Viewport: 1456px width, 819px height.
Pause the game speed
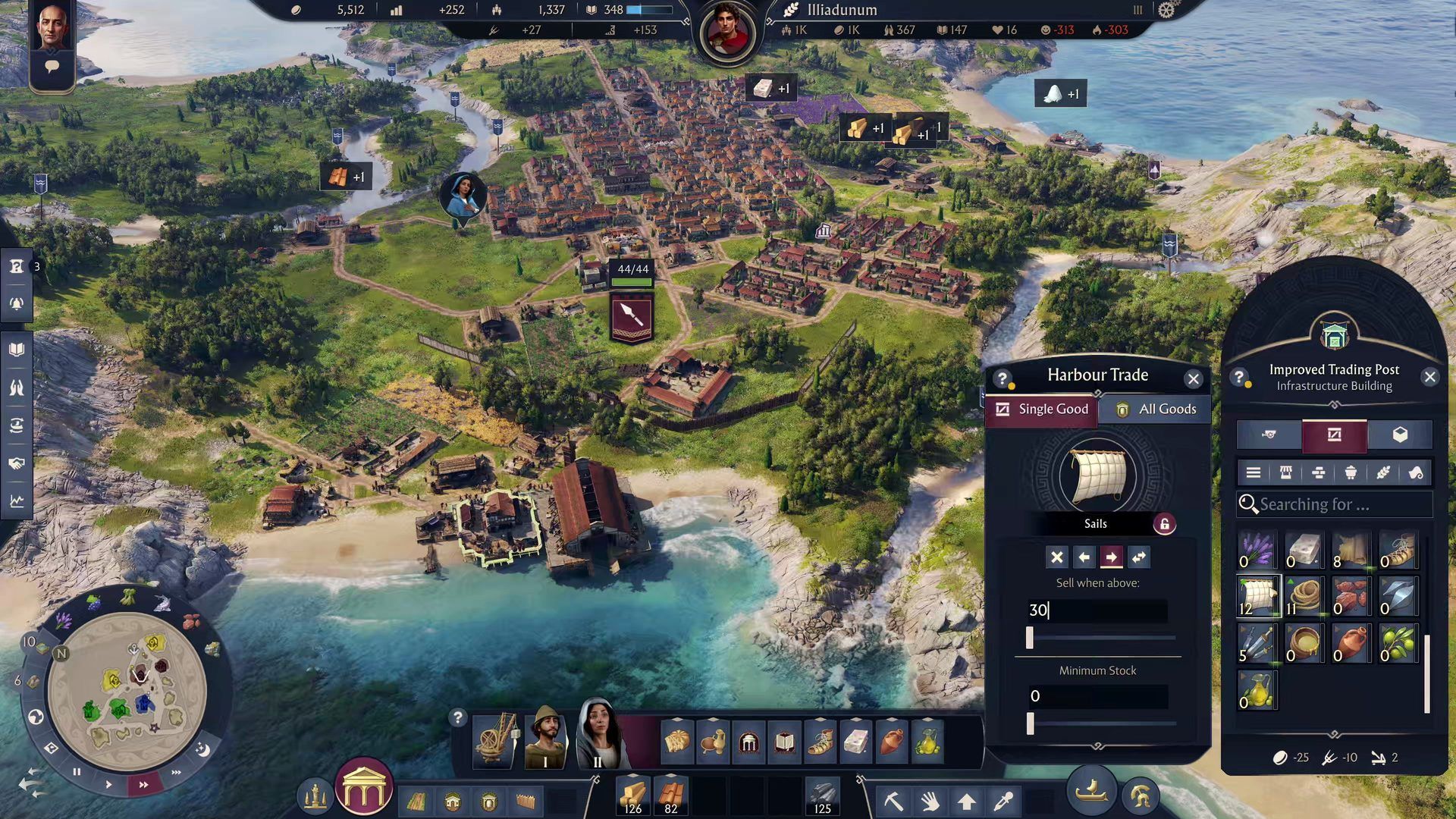77,772
